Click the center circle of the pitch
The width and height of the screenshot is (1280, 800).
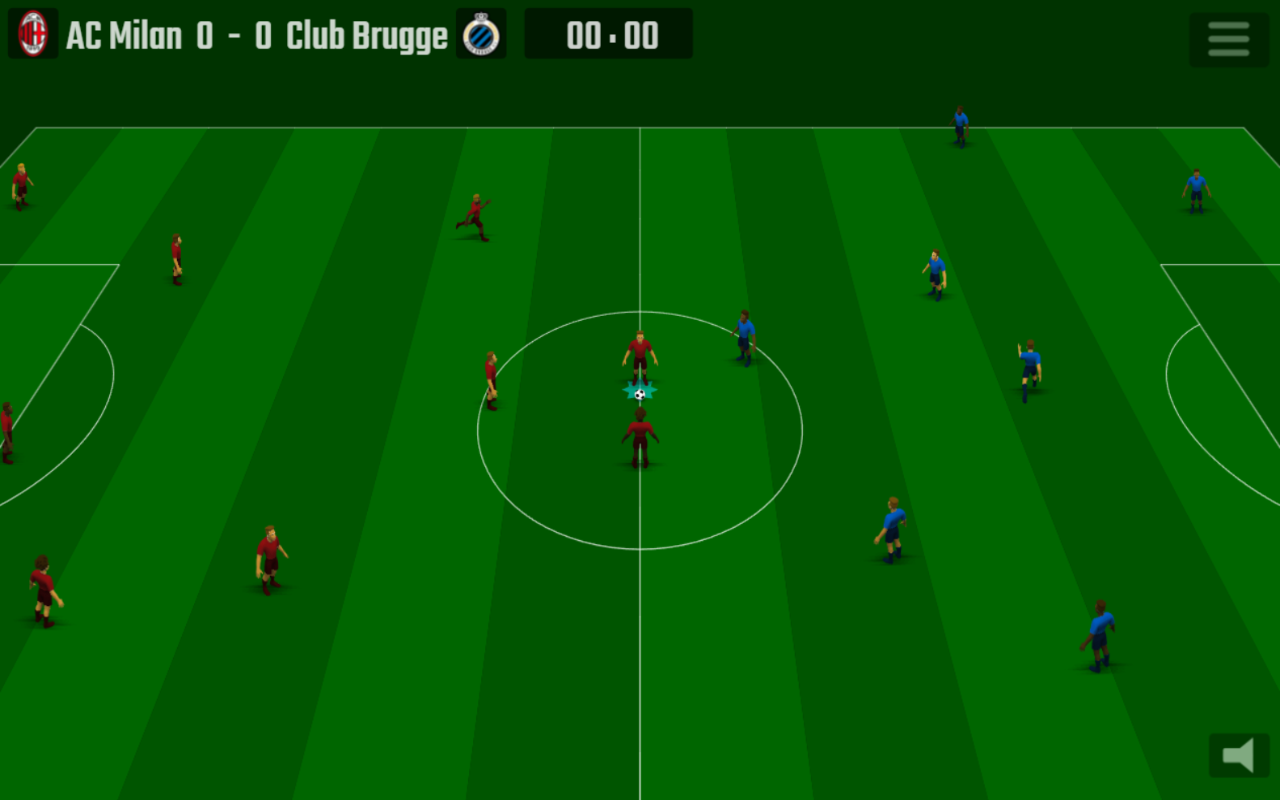639,430
